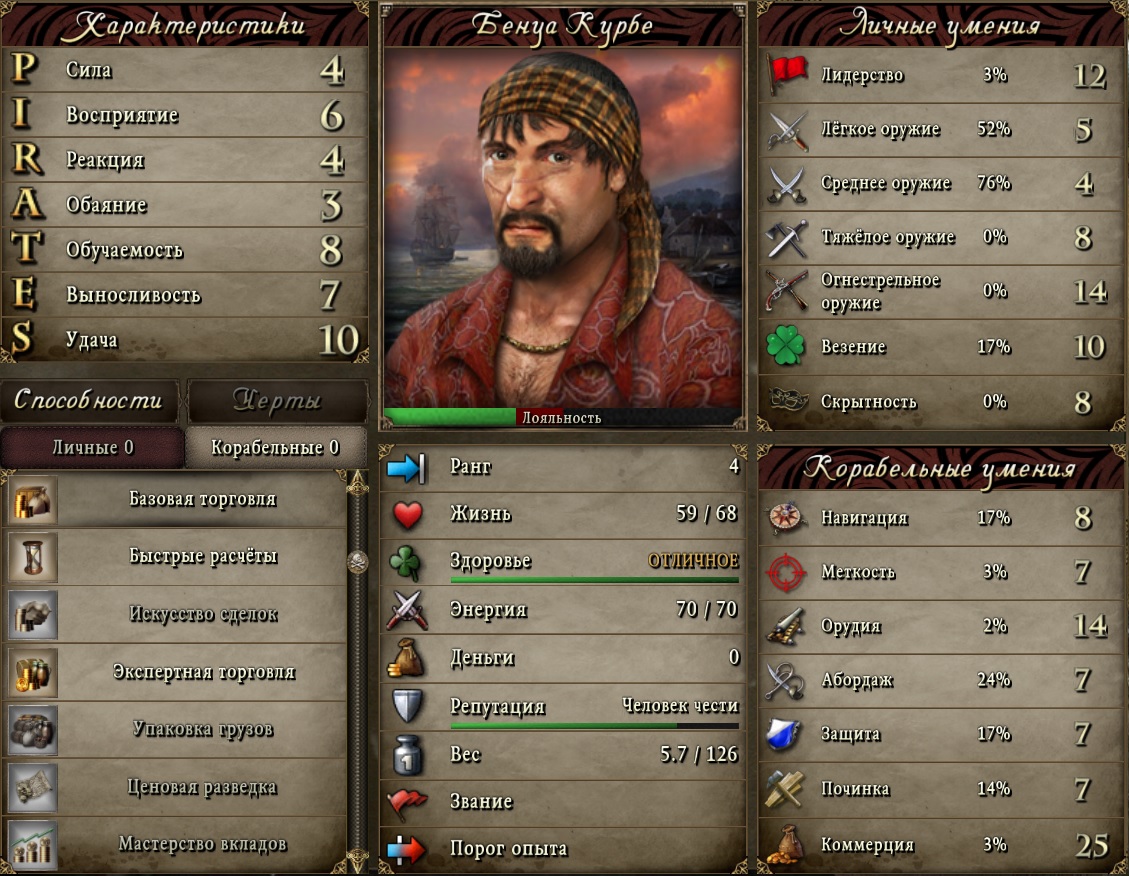Click the Коммерция money bag icon
Screen dimensions: 1129x876
click(786, 844)
